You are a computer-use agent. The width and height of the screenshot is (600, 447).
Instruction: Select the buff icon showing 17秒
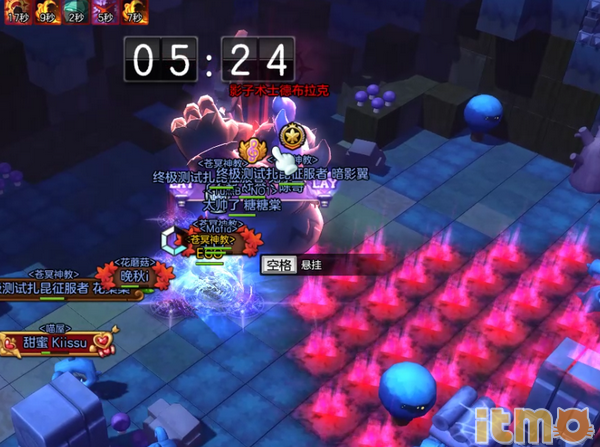[x=16, y=11]
